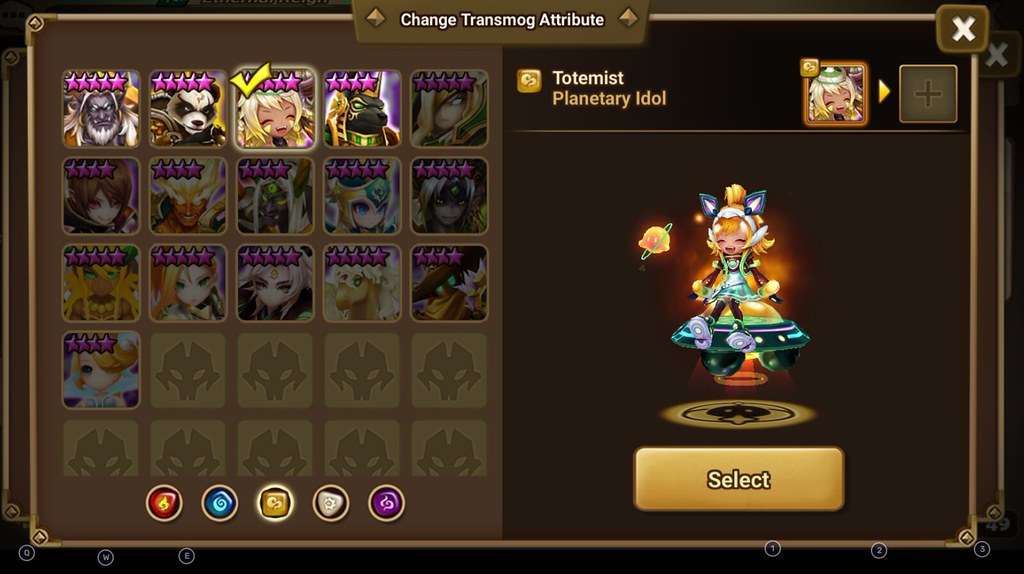Screen dimensions: 1024x574
Task: Choose the panda warrior monster
Action: [188, 109]
